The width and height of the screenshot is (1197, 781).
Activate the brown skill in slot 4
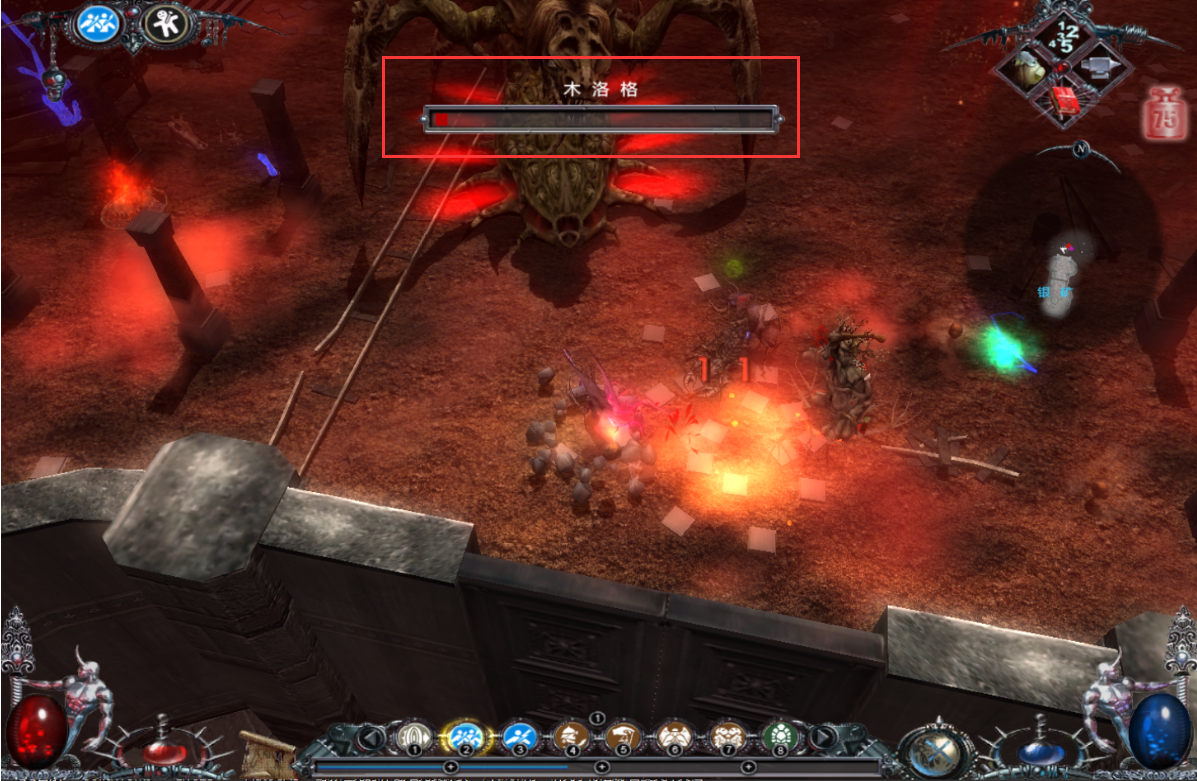(x=571, y=738)
